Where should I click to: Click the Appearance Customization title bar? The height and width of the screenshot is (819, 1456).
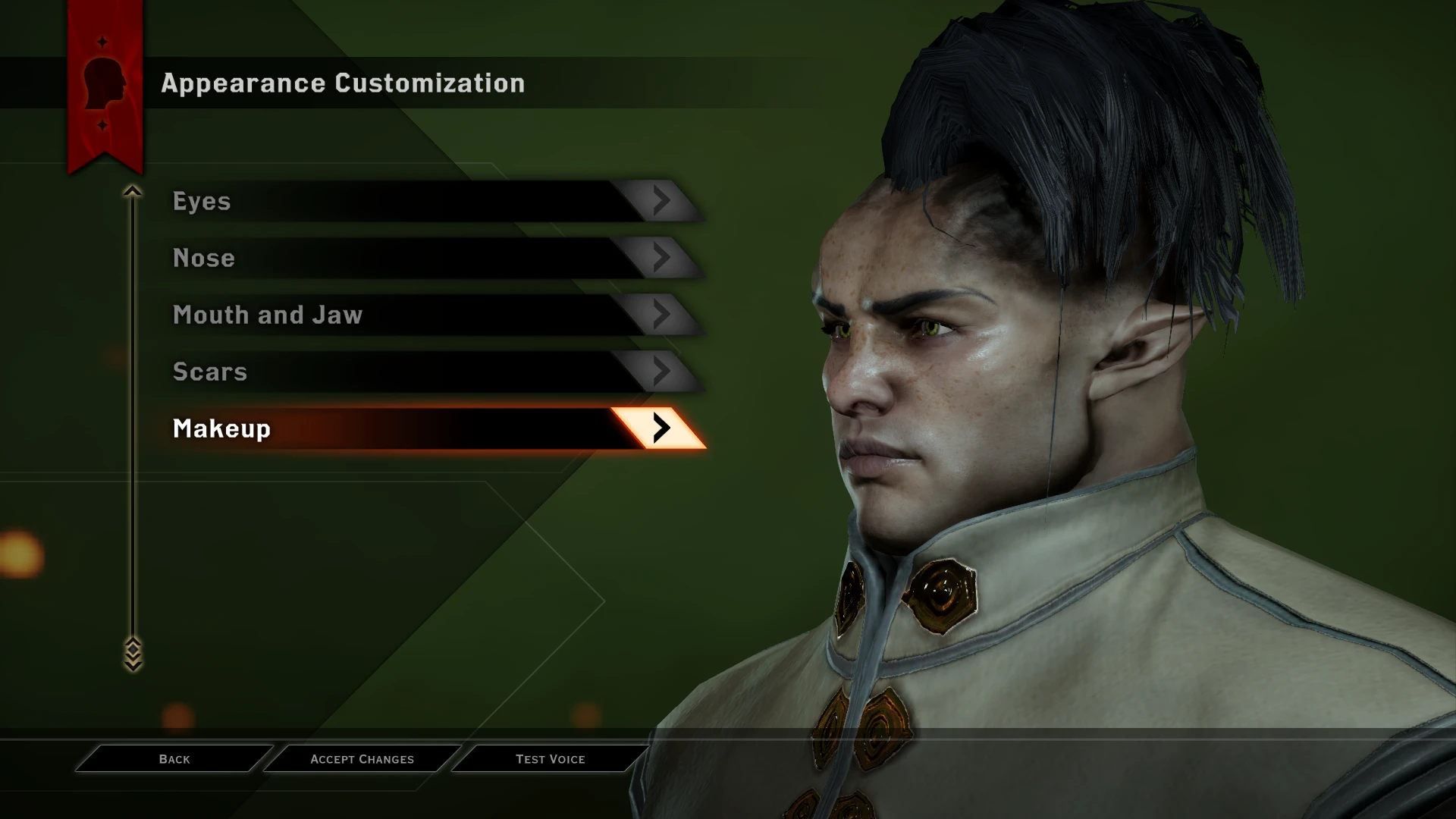coord(343,83)
